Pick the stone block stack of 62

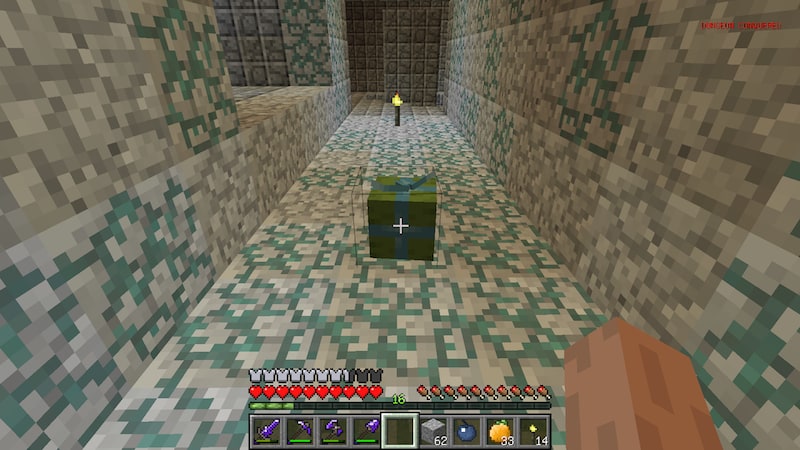431,430
